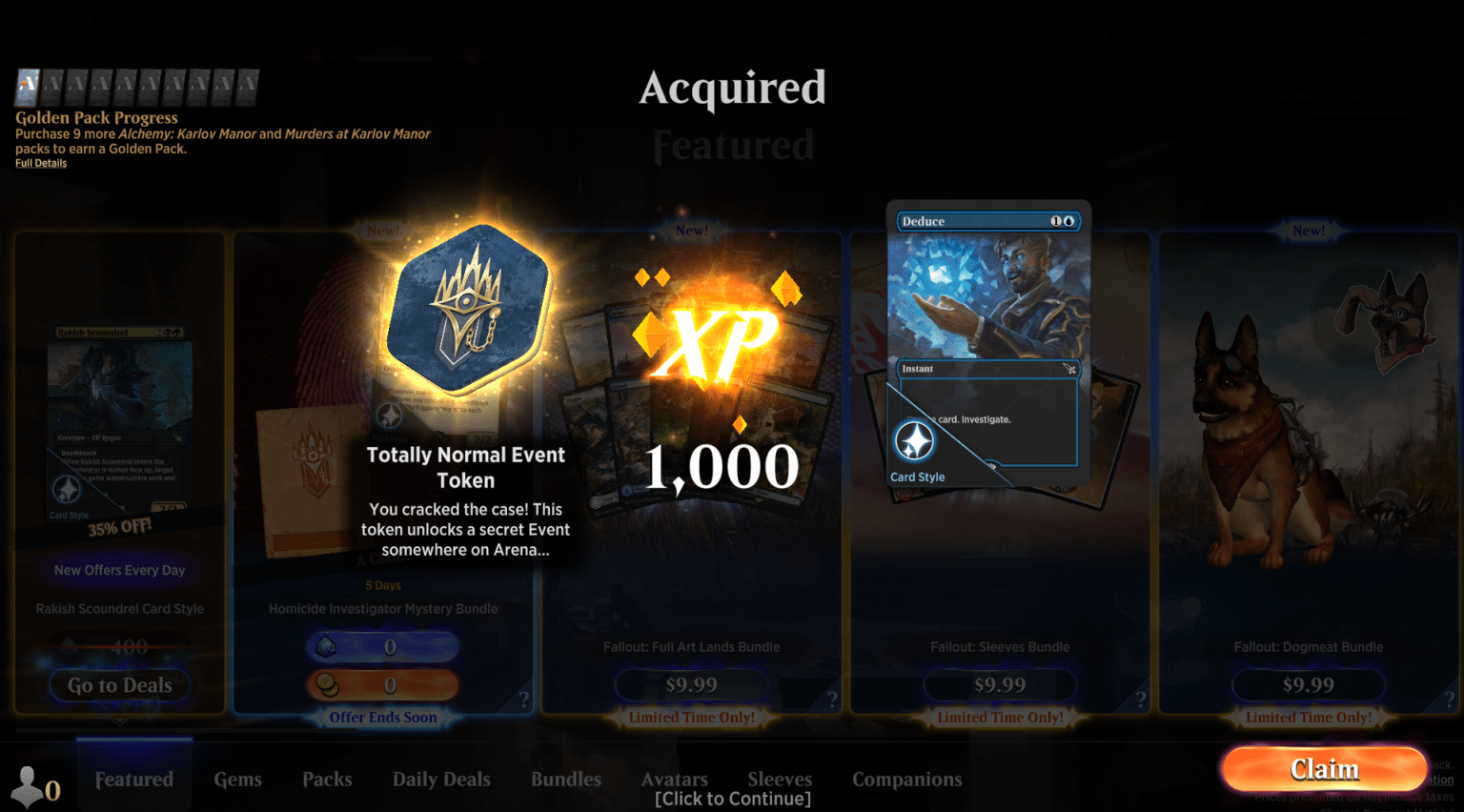Expand the arrow beneath Go to Deals
This screenshot has width=1464, height=812.
click(118, 721)
